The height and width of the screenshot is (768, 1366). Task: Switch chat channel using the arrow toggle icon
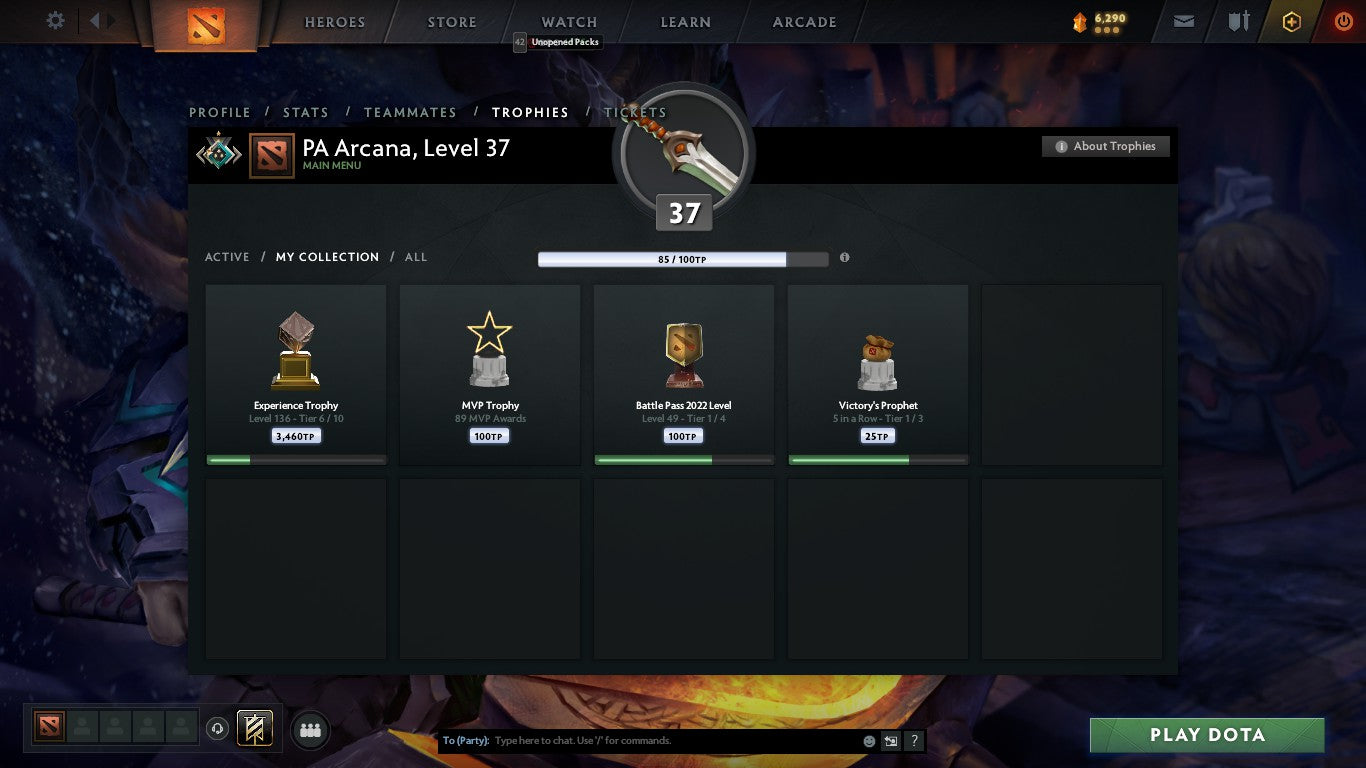[890, 740]
